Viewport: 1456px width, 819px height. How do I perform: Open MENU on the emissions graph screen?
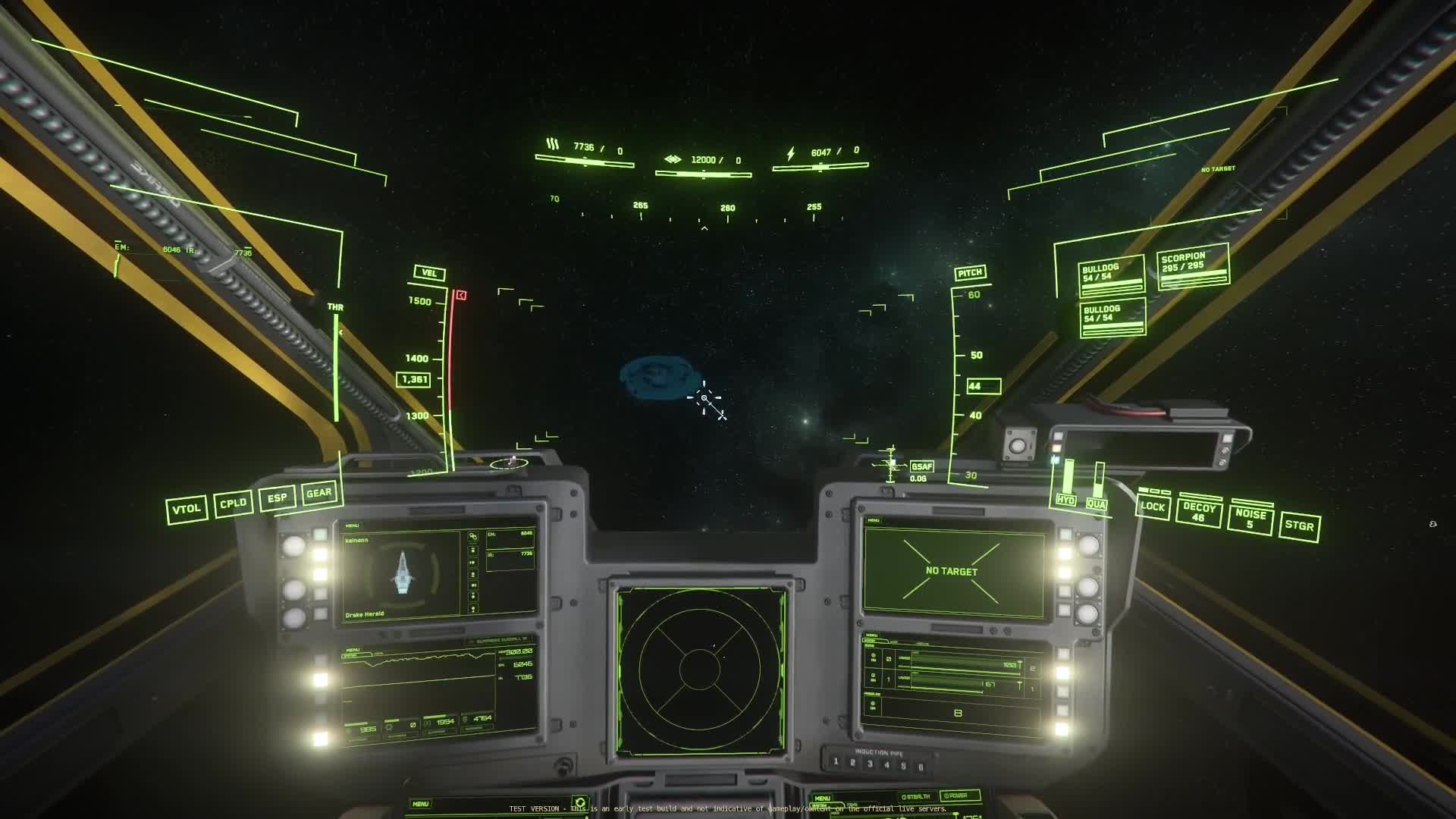pyautogui.click(x=353, y=650)
